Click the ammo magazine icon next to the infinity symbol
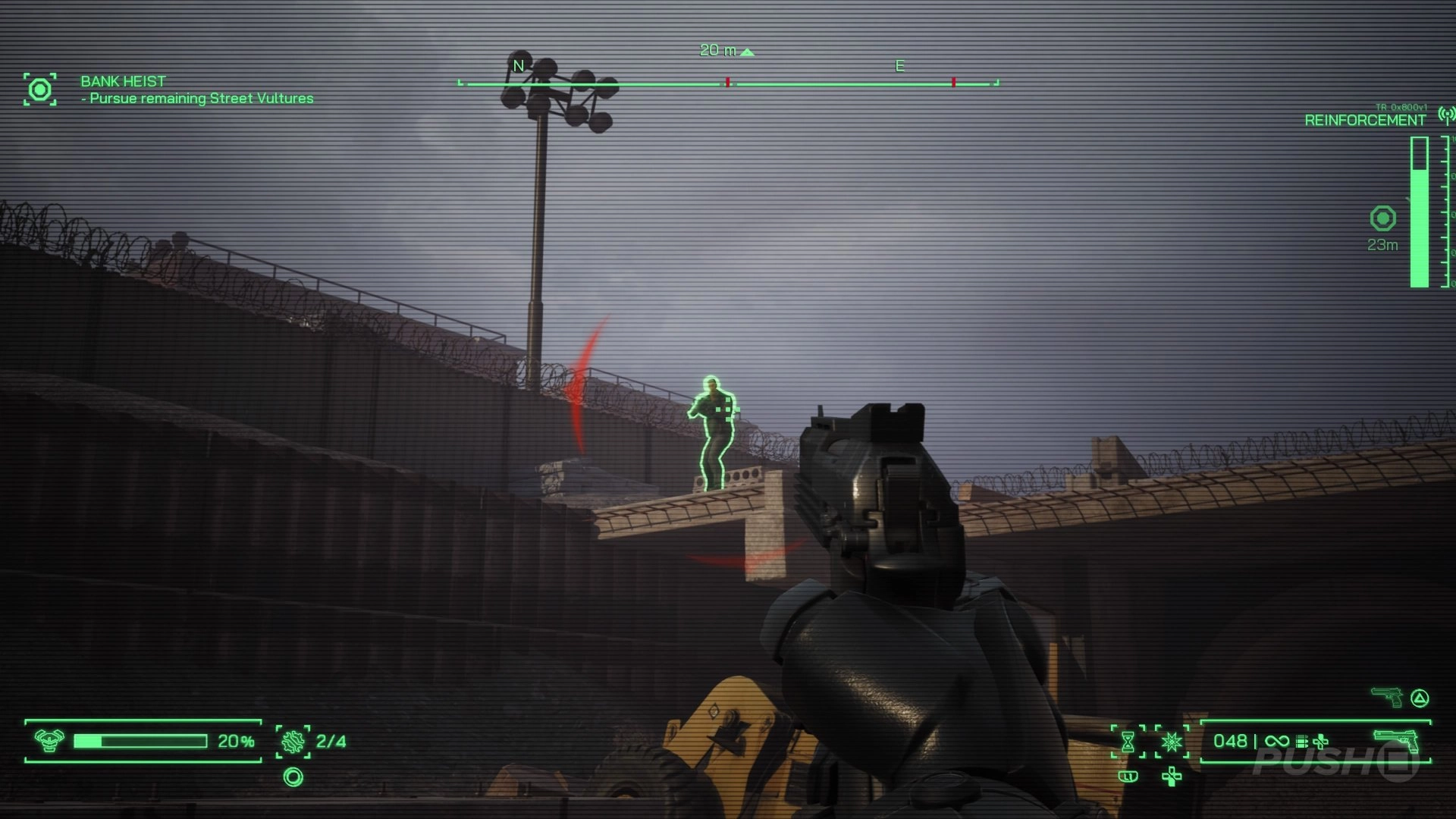 (x=1301, y=742)
